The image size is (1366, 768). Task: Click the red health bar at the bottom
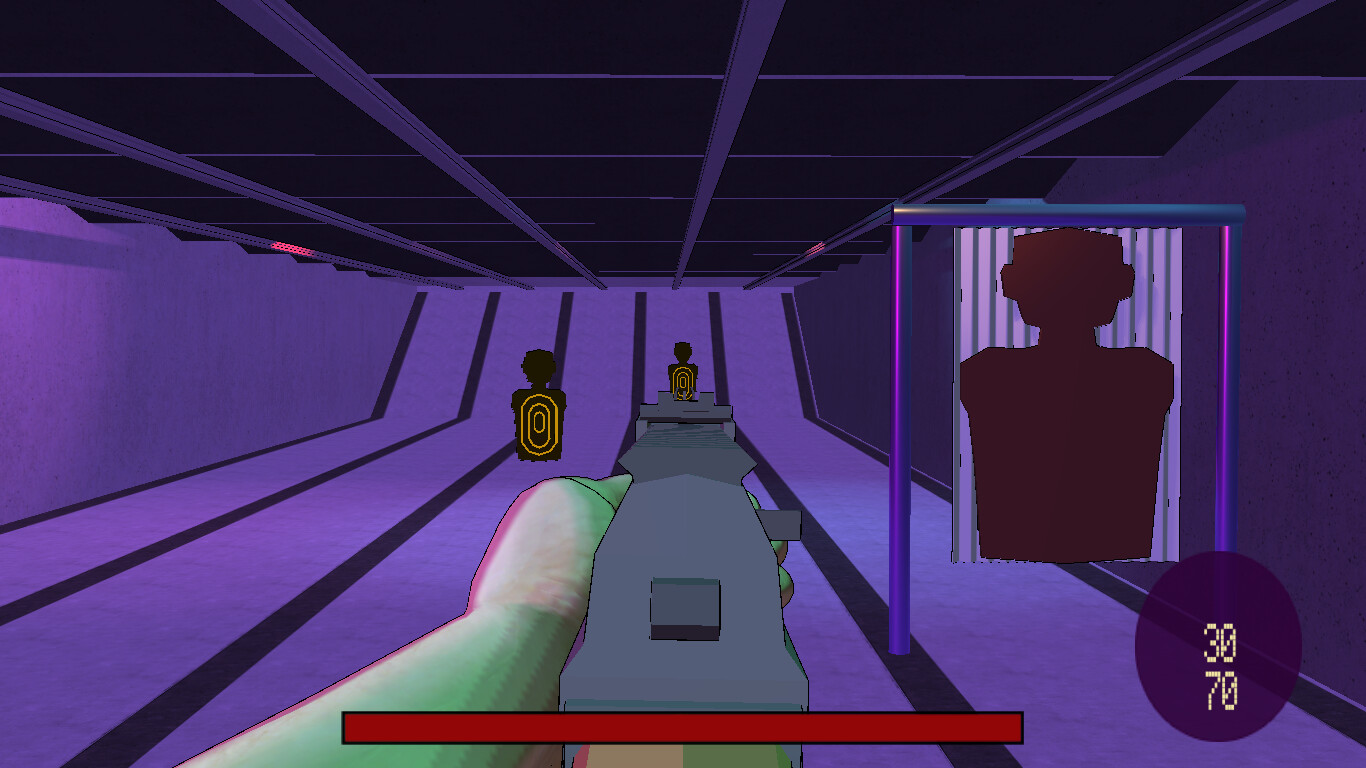[683, 725]
